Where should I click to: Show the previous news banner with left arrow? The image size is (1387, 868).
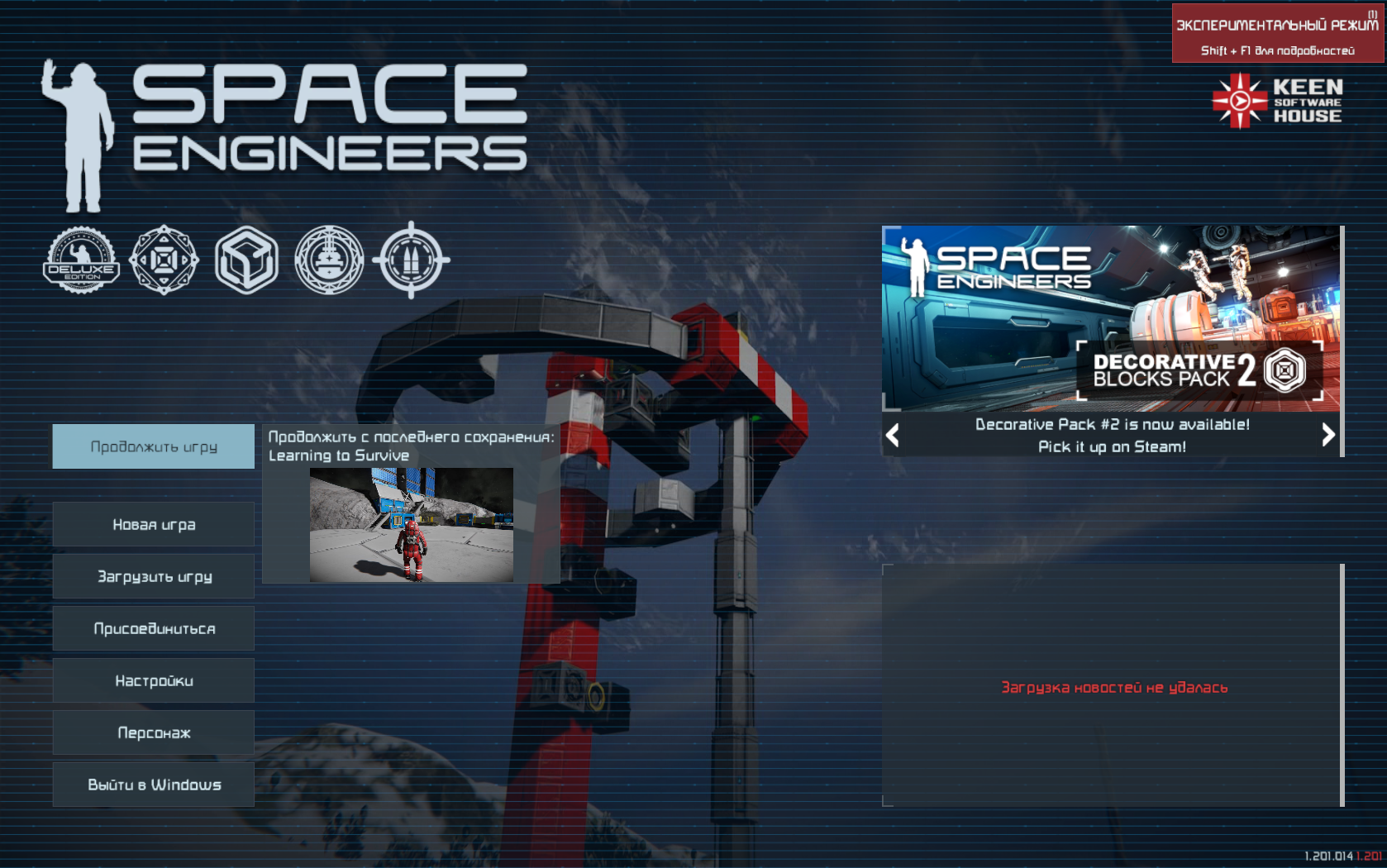pos(893,435)
